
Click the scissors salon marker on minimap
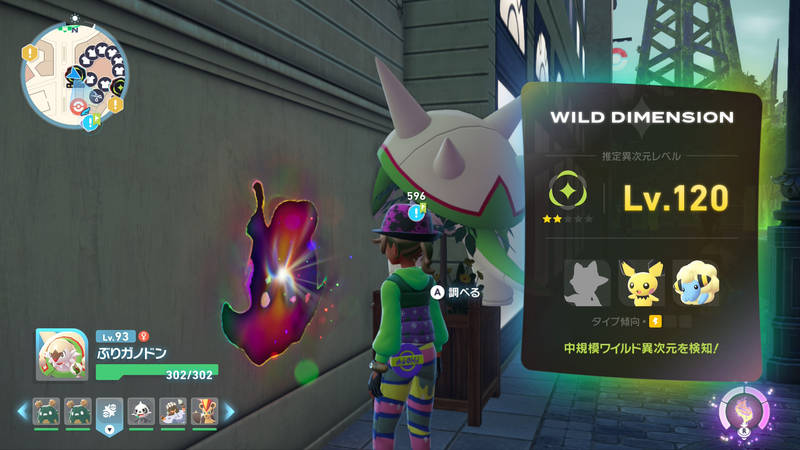[x=96, y=97]
